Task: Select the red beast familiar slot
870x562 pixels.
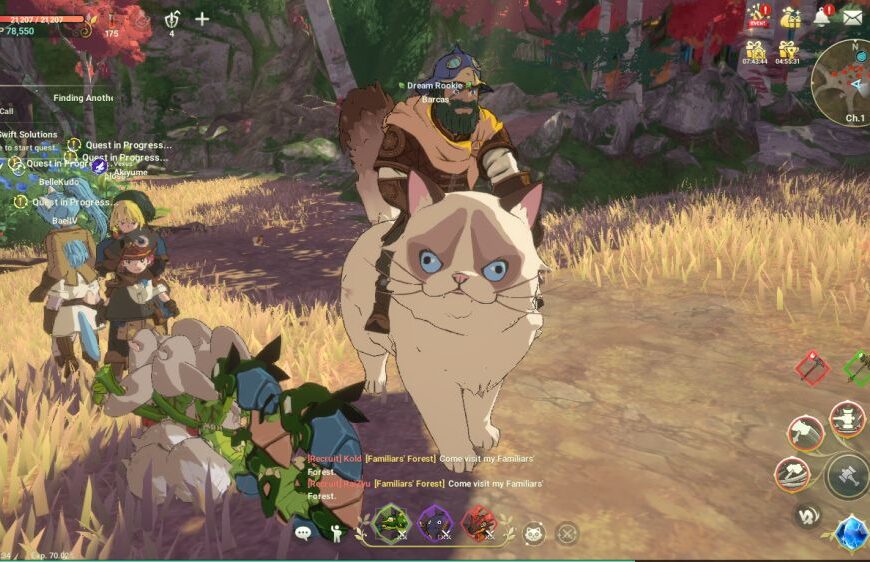Action: pos(479,523)
